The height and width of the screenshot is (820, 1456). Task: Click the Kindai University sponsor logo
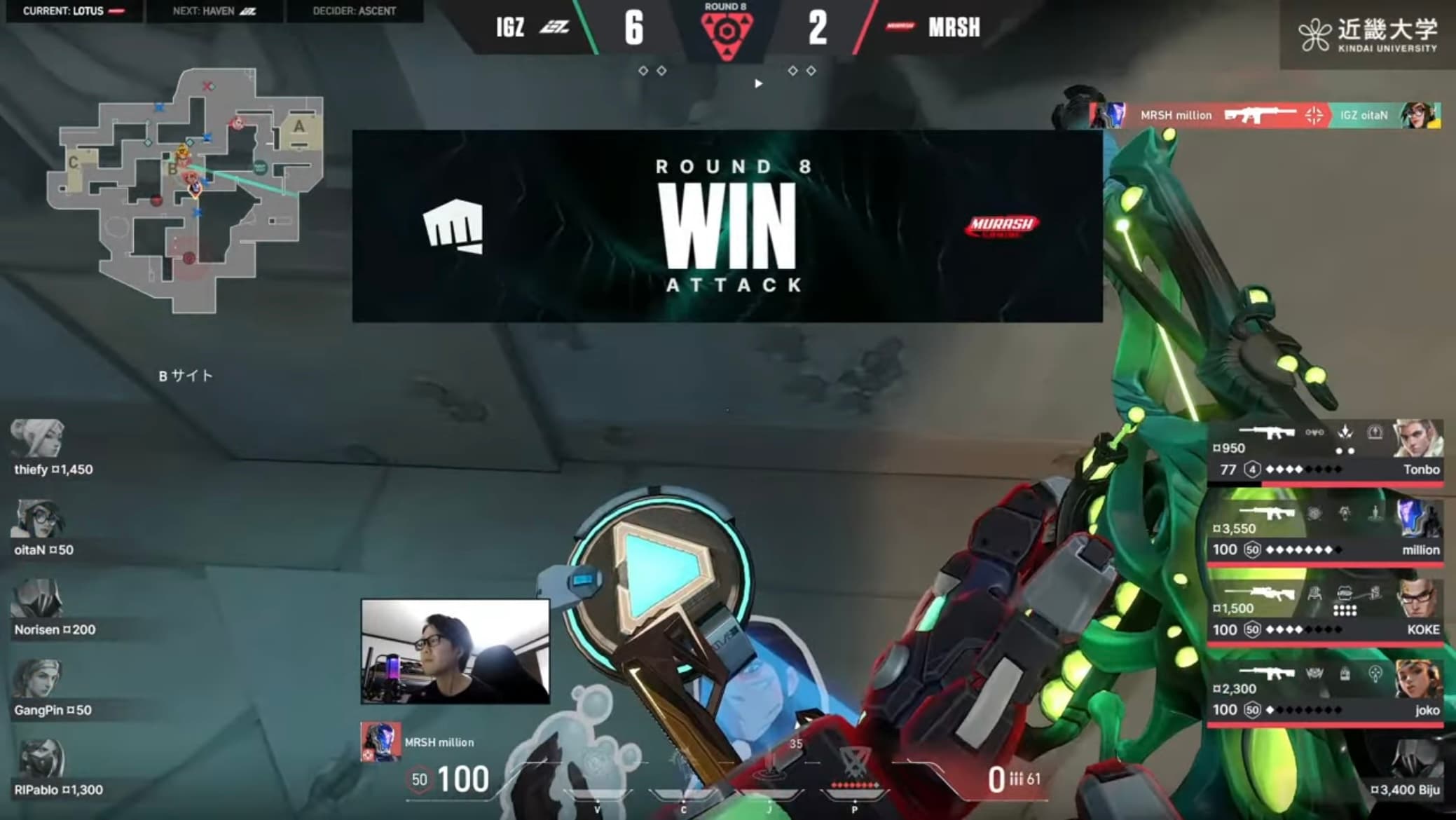[1368, 35]
